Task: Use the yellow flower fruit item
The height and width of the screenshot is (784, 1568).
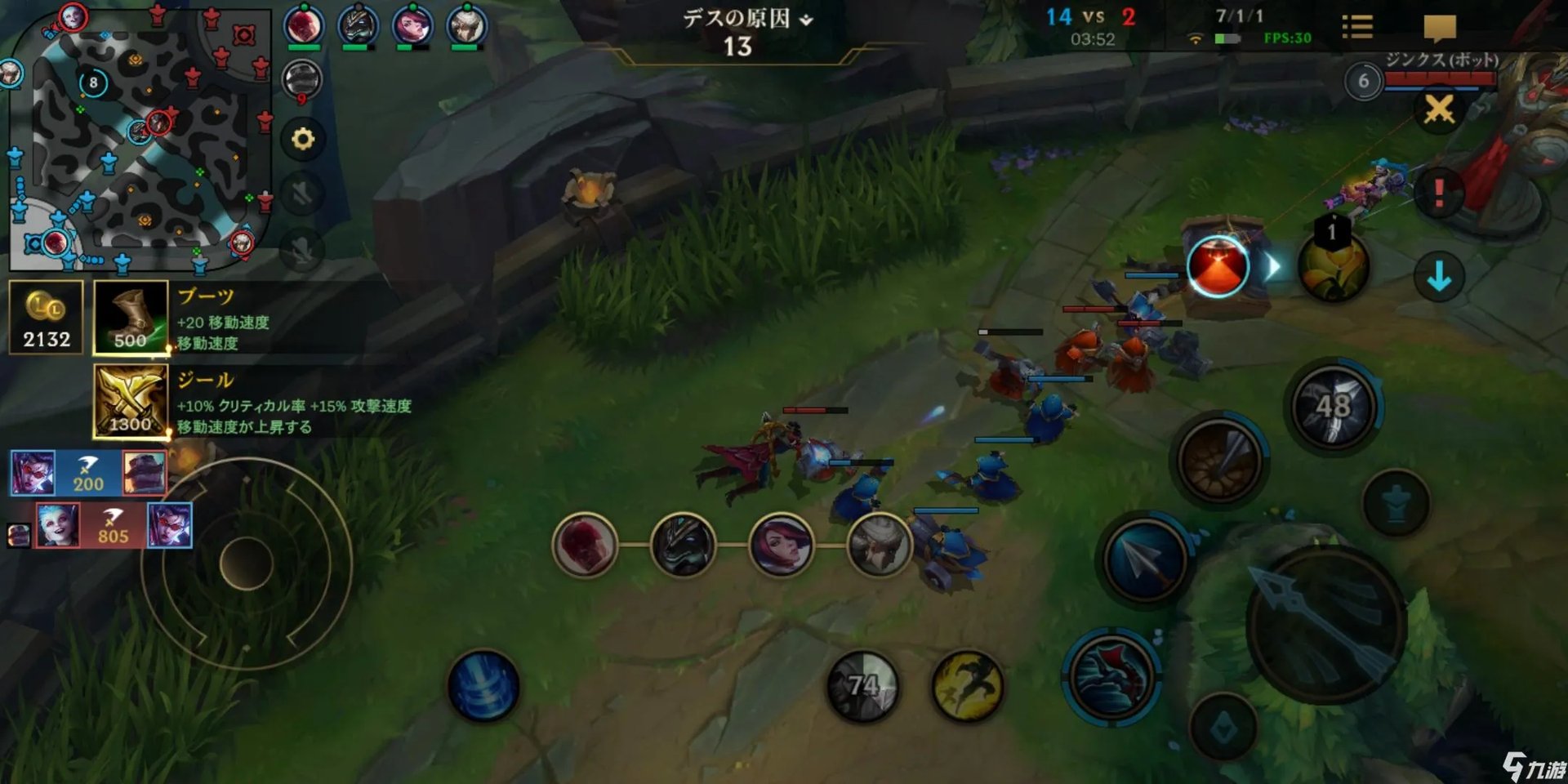Action: click(1333, 266)
